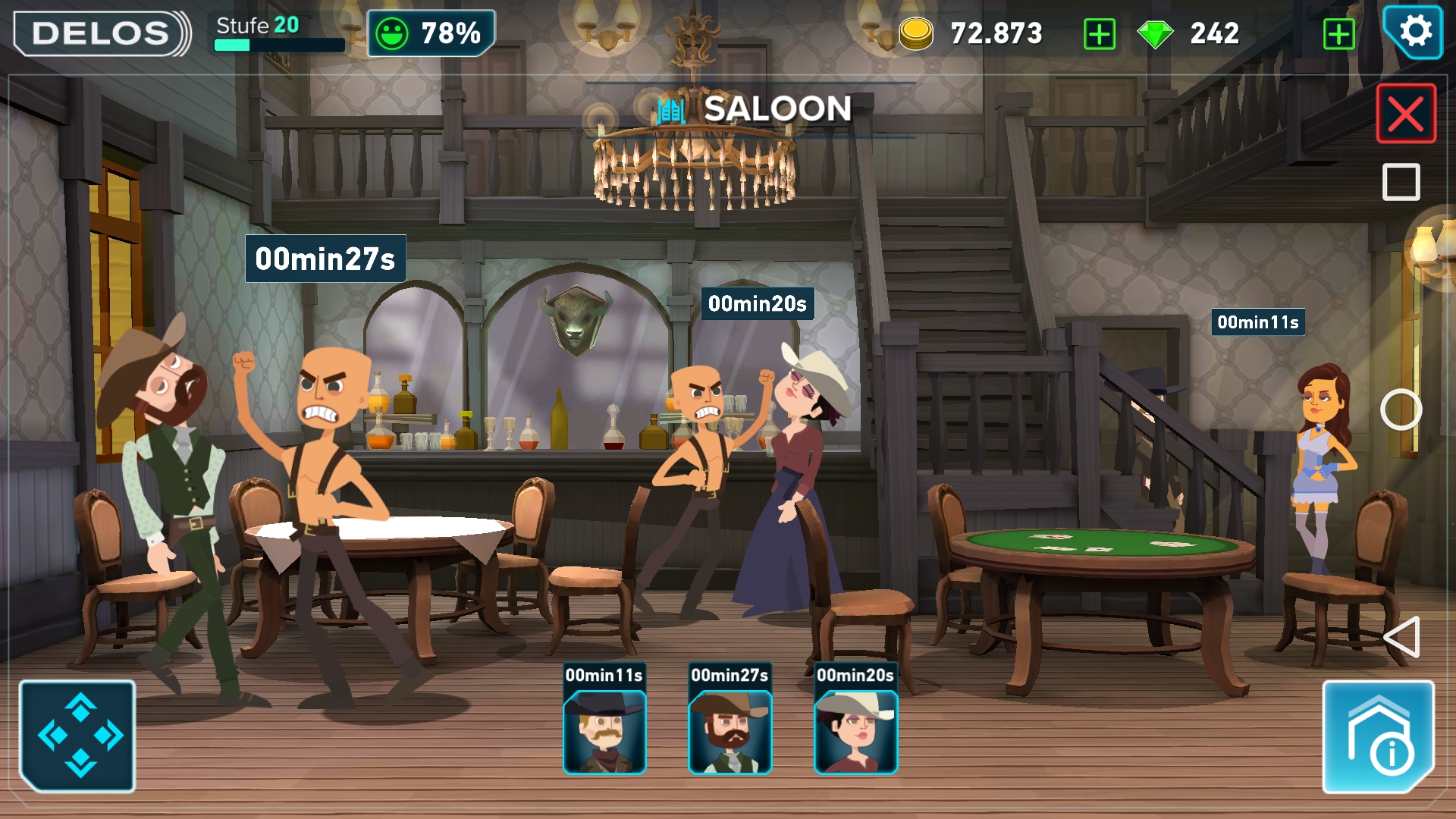Close the Saloon view
The height and width of the screenshot is (819, 1456).
pyautogui.click(x=1406, y=114)
